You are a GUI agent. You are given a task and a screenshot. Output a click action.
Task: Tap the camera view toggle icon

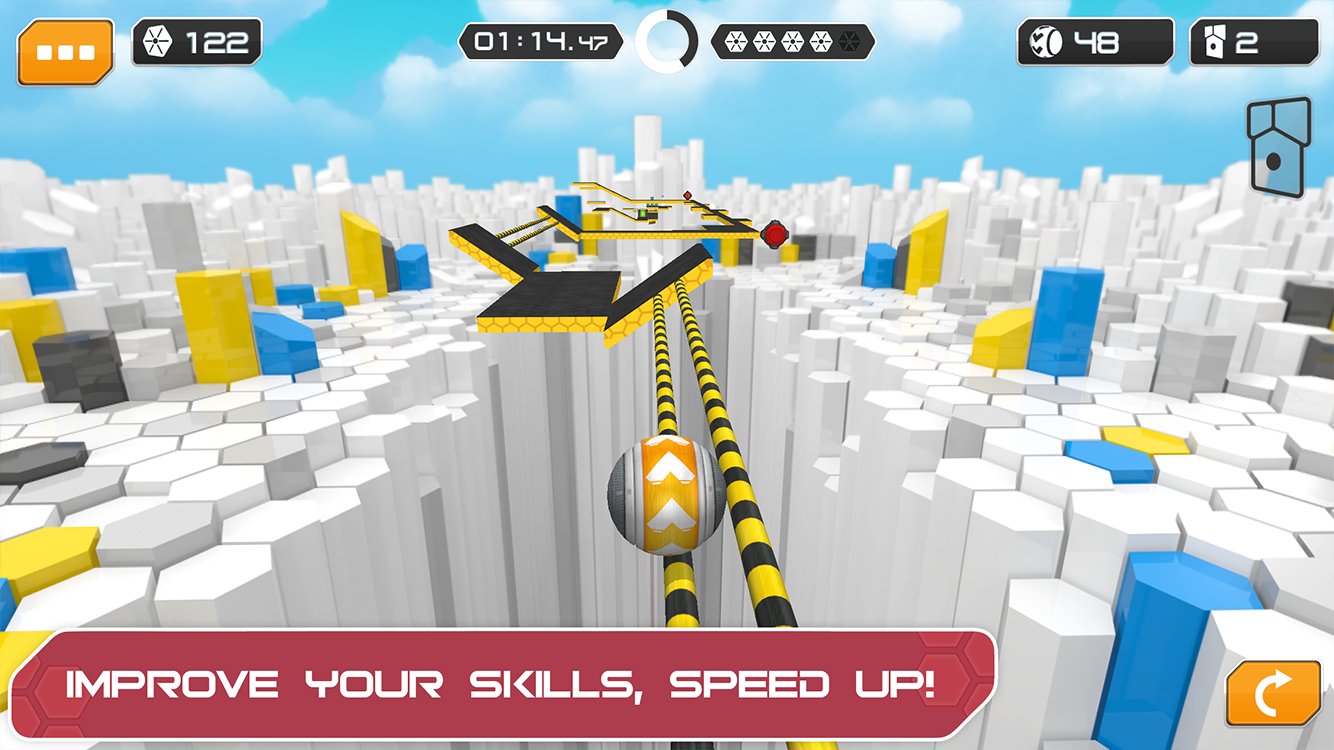[1279, 148]
